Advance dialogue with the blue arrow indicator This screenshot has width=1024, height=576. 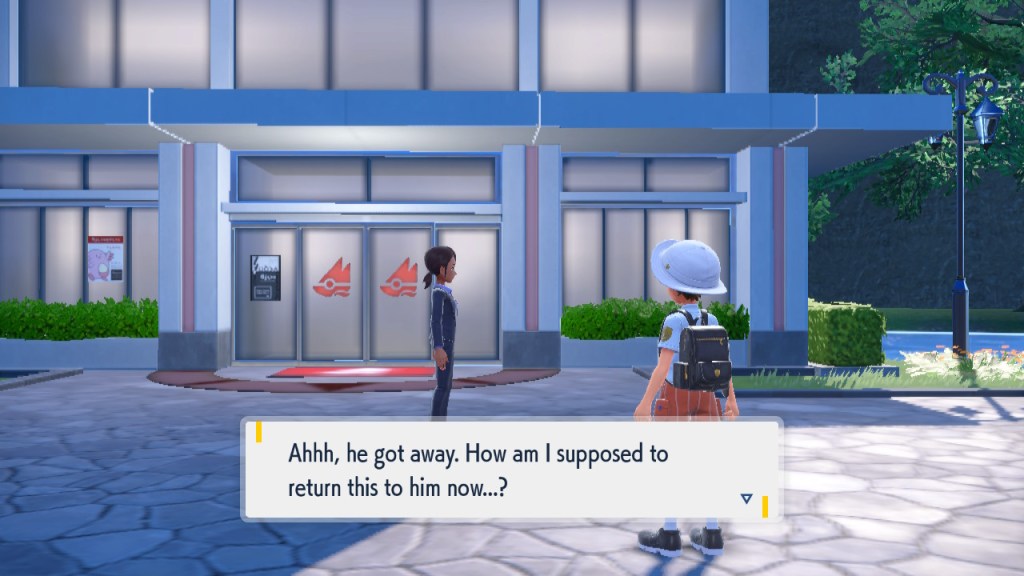[746, 498]
